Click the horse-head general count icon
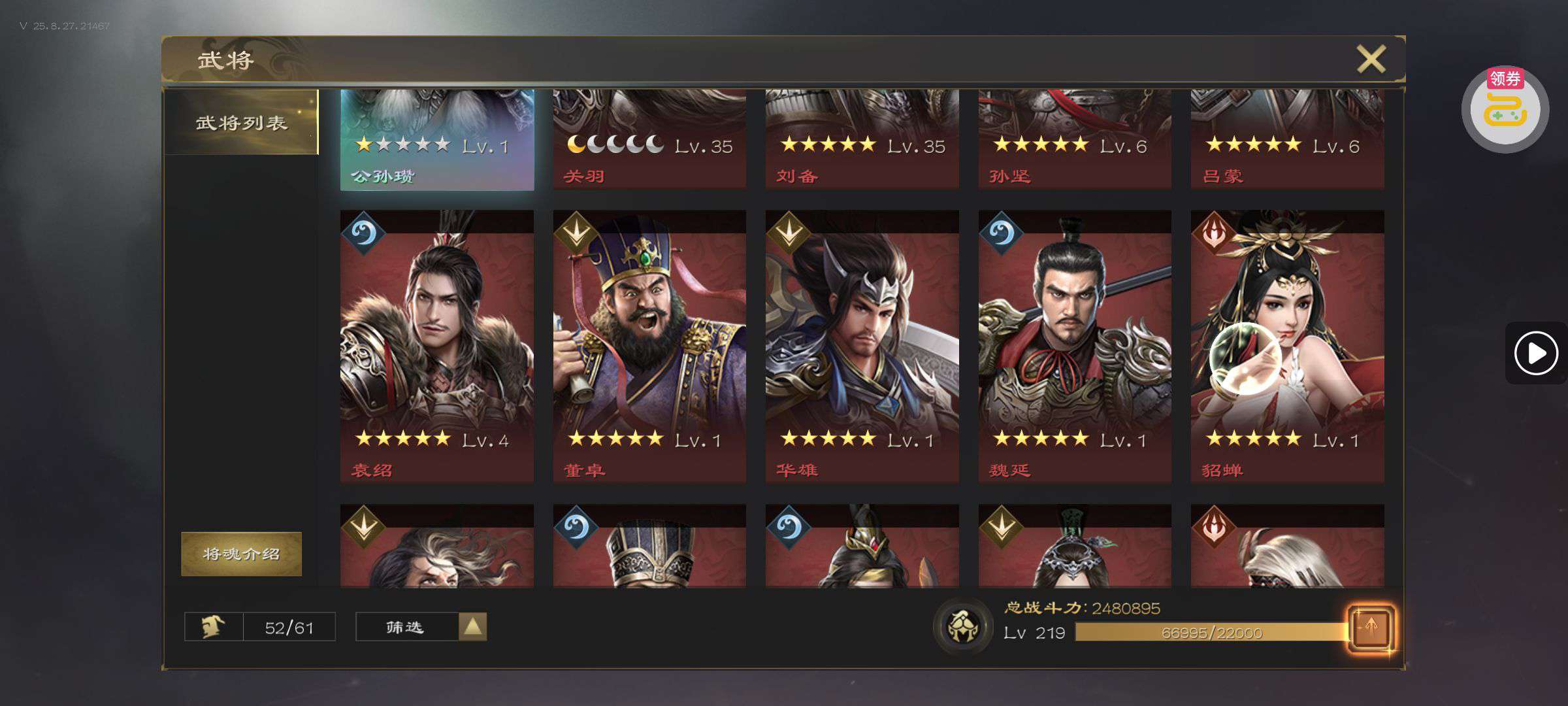Screen dimensions: 1568x706 point(214,627)
